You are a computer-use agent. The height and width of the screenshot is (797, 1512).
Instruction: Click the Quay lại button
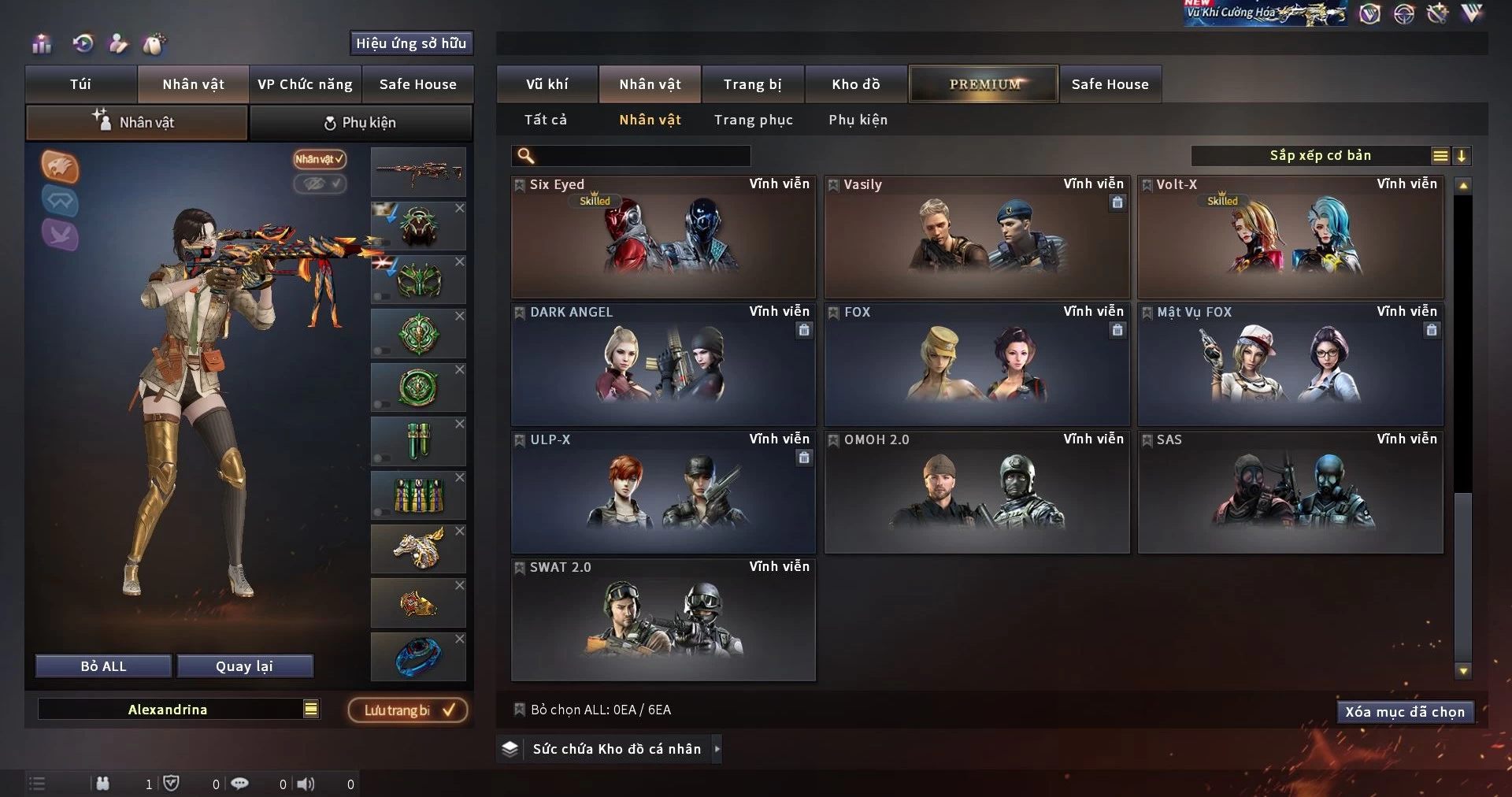coord(244,666)
